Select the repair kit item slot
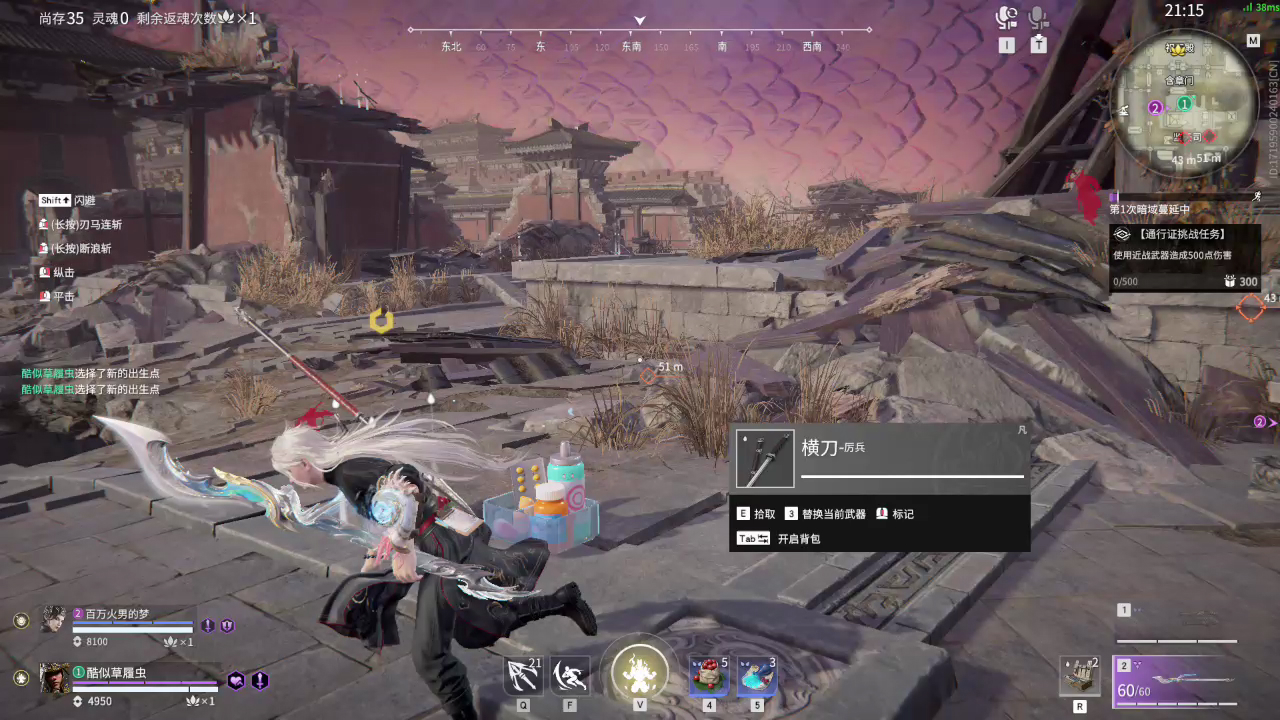 point(1080,676)
